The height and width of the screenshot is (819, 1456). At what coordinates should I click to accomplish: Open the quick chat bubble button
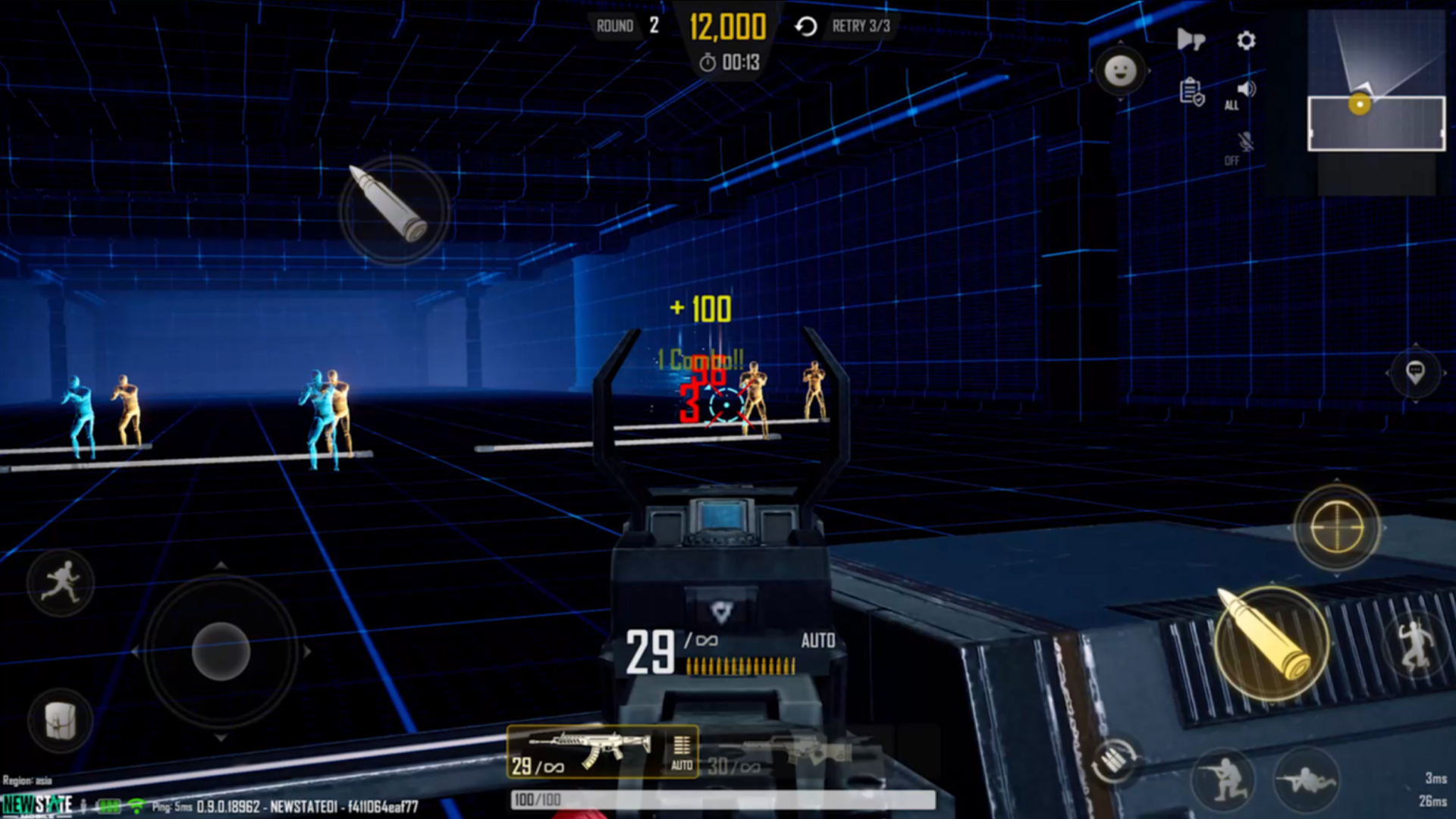[1415, 372]
